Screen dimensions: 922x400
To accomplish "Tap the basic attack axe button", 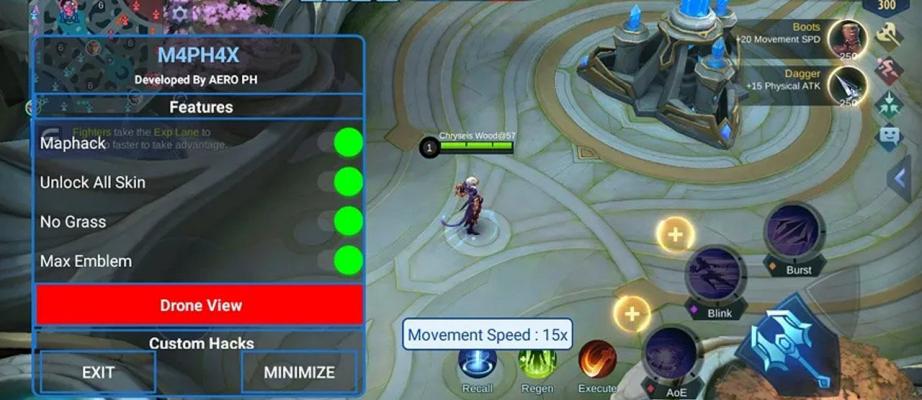I will (x=792, y=342).
